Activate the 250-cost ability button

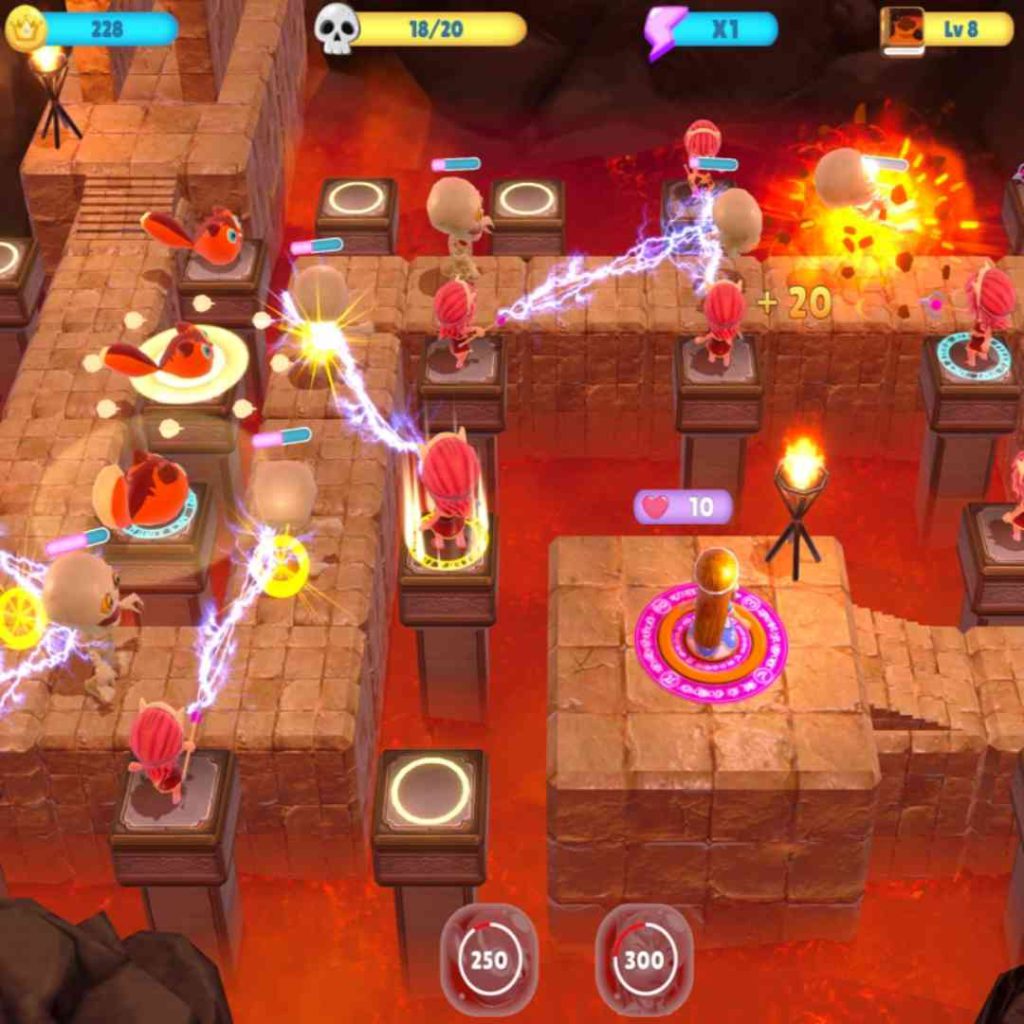(x=489, y=959)
